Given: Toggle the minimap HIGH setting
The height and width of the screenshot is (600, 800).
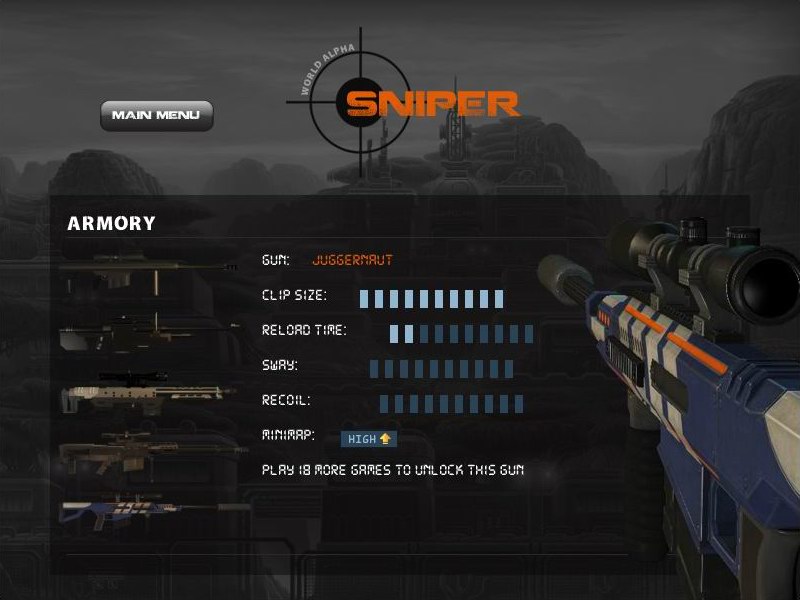Looking at the screenshot, I should pyautogui.click(x=369, y=438).
